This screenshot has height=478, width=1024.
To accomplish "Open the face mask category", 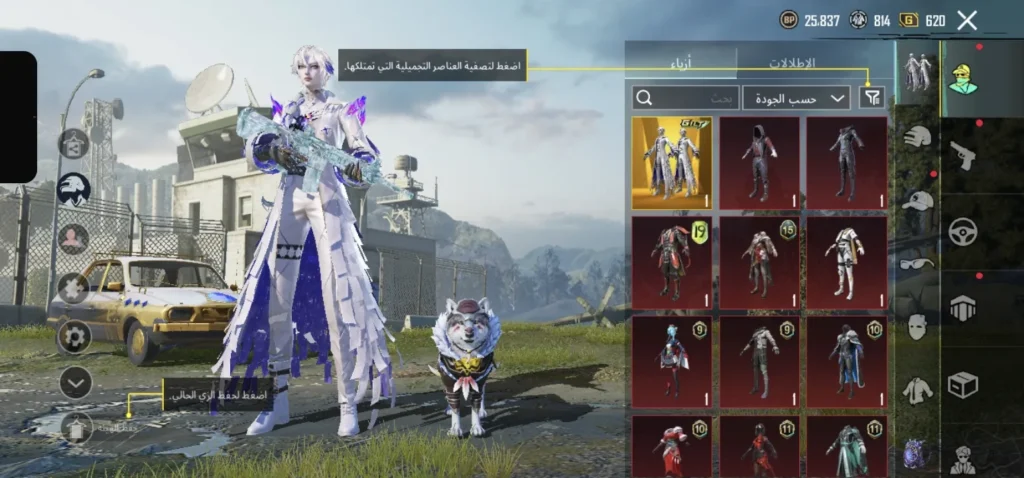I will coord(917,326).
